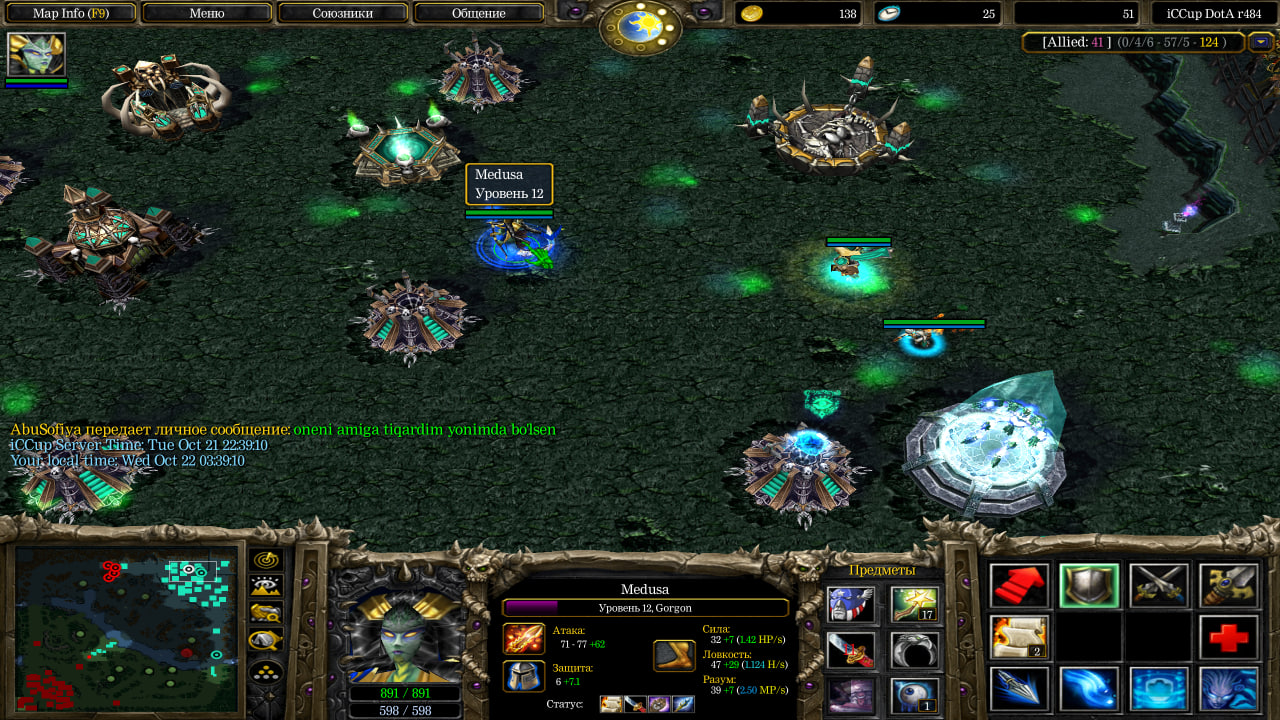The width and height of the screenshot is (1280, 720).
Task: Select the magic wand item with 17 charges
Action: [x=915, y=604]
